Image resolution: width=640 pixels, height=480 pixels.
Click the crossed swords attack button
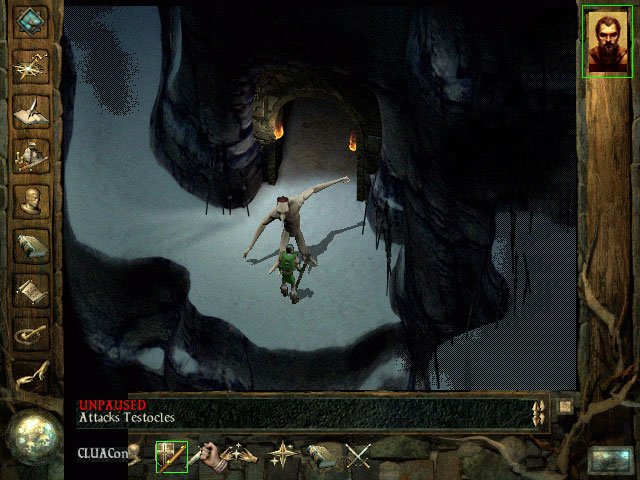pyautogui.click(x=358, y=457)
